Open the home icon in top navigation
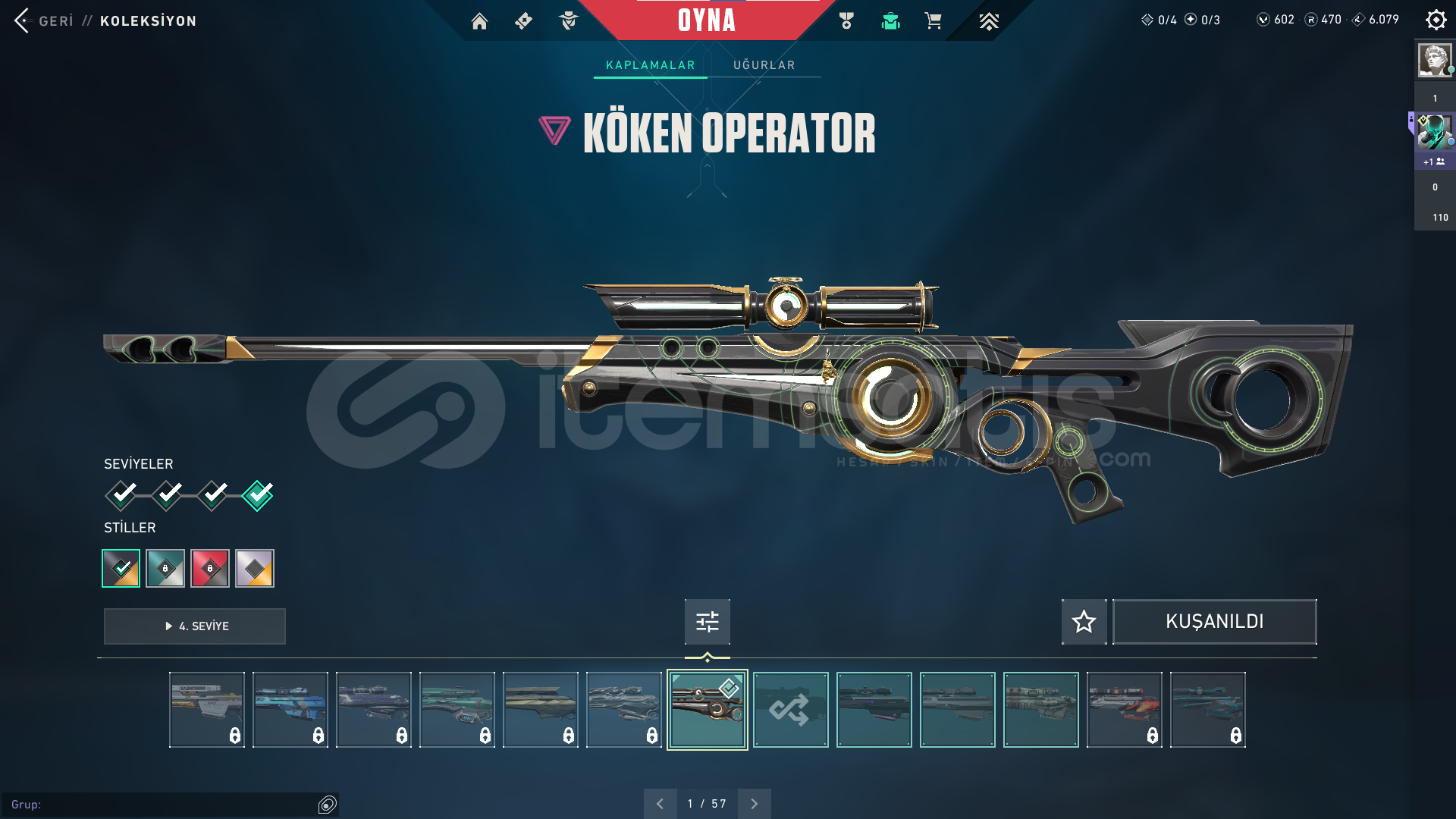Viewport: 1456px width, 819px height. (479, 21)
